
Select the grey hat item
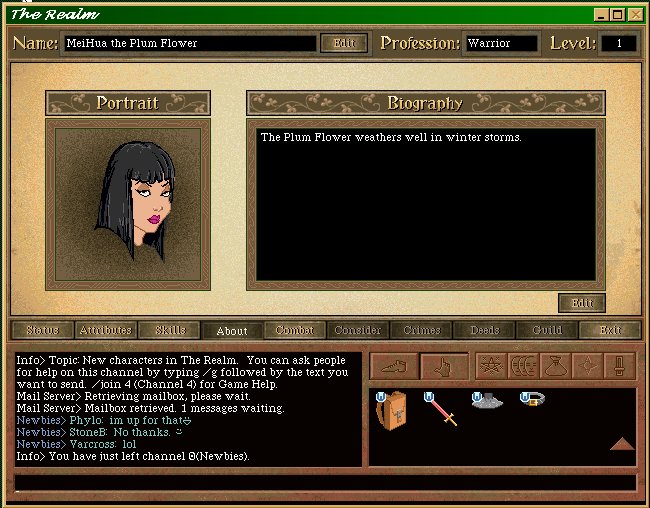(487, 402)
